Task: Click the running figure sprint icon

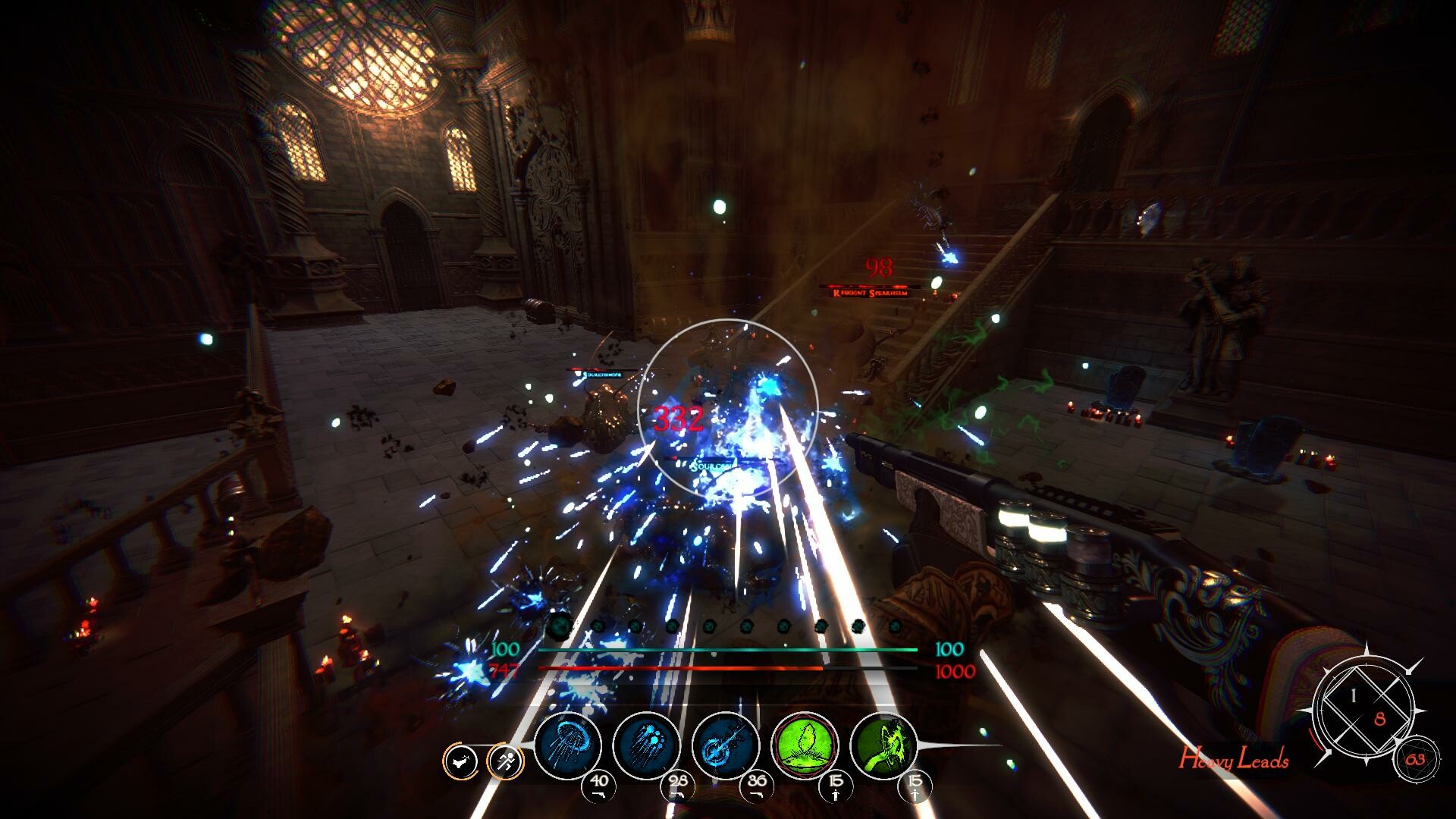Action: (x=505, y=761)
